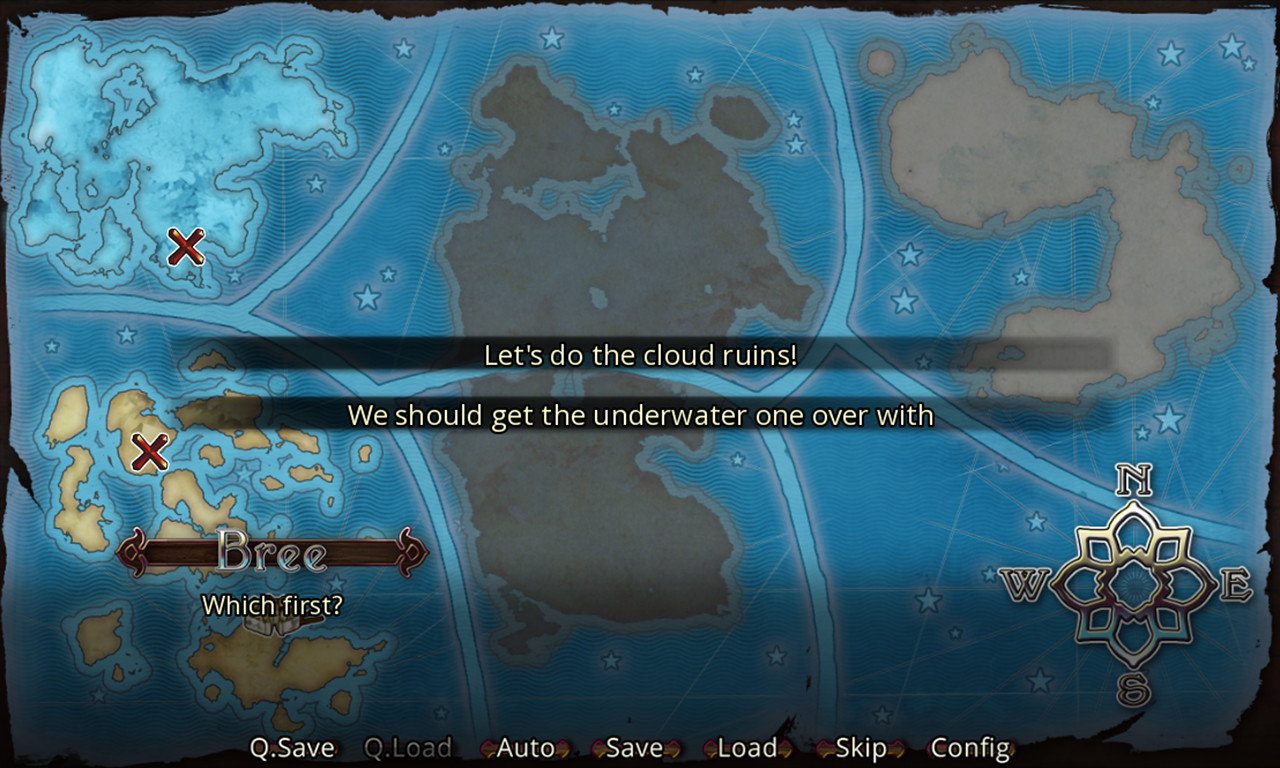1280x768 pixels.
Task: Click the left arrow ornament of the Bree banner
Action: tap(131, 551)
